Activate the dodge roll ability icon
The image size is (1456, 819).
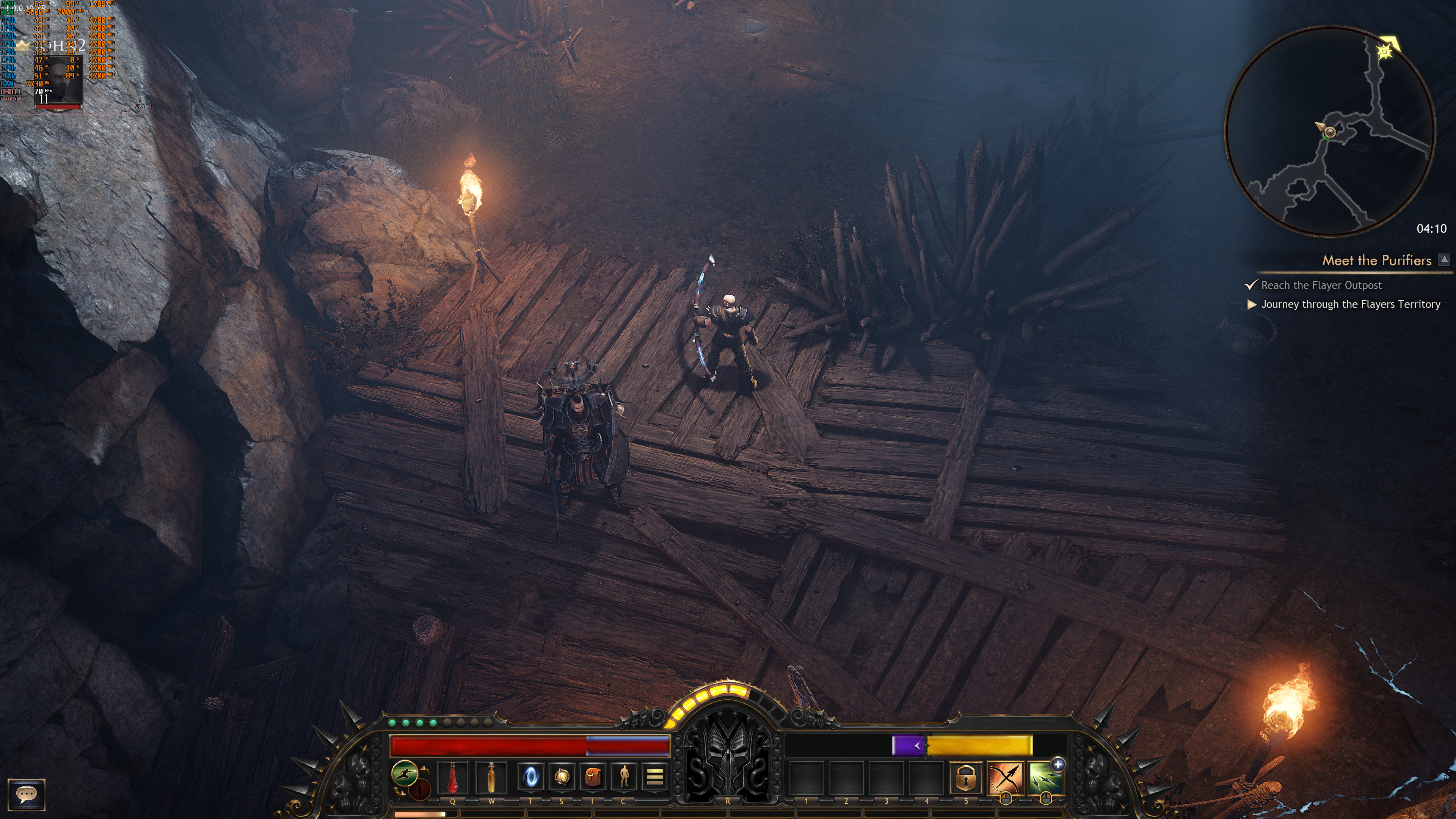click(x=405, y=773)
